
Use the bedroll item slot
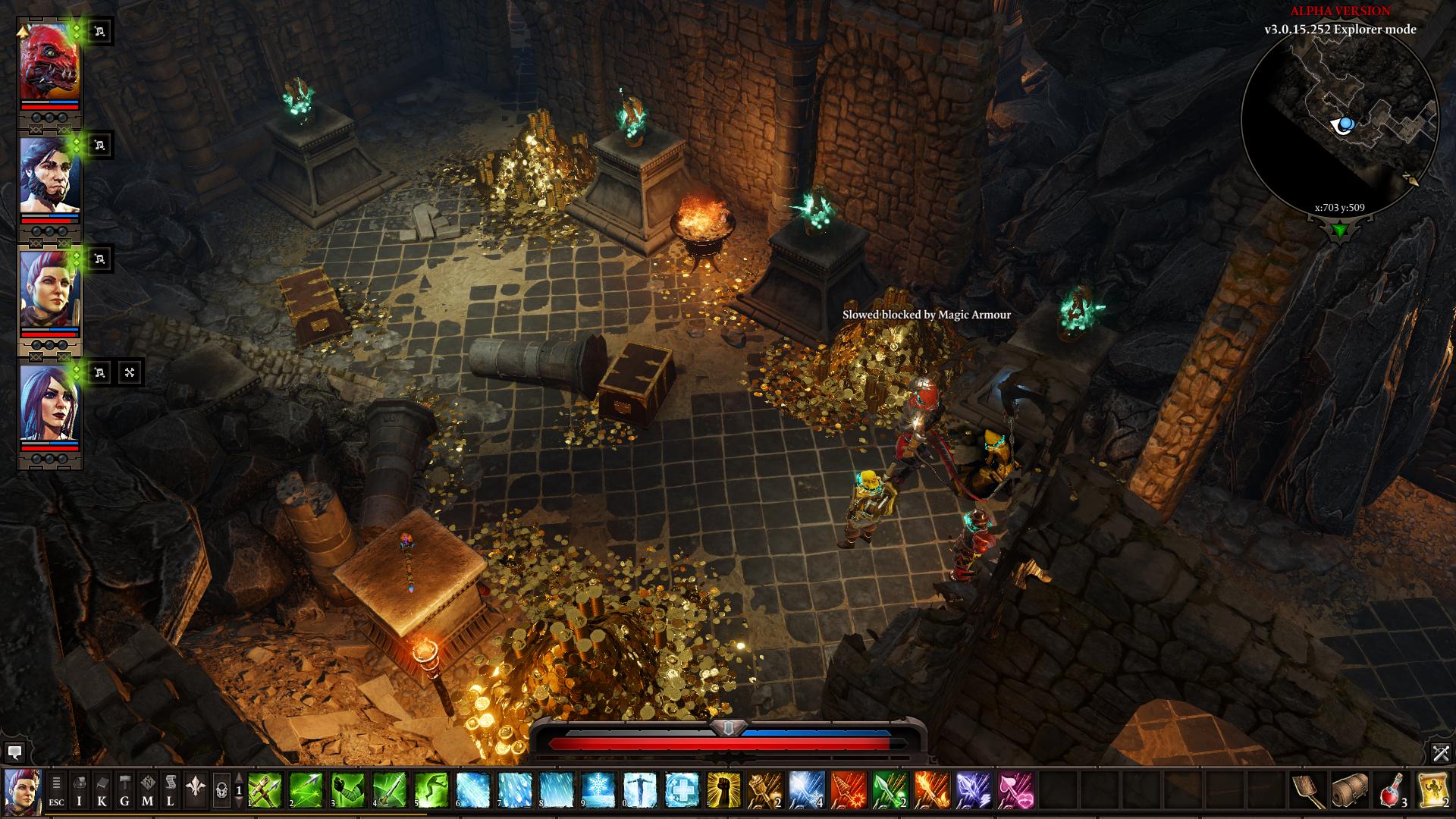pyautogui.click(x=1351, y=790)
